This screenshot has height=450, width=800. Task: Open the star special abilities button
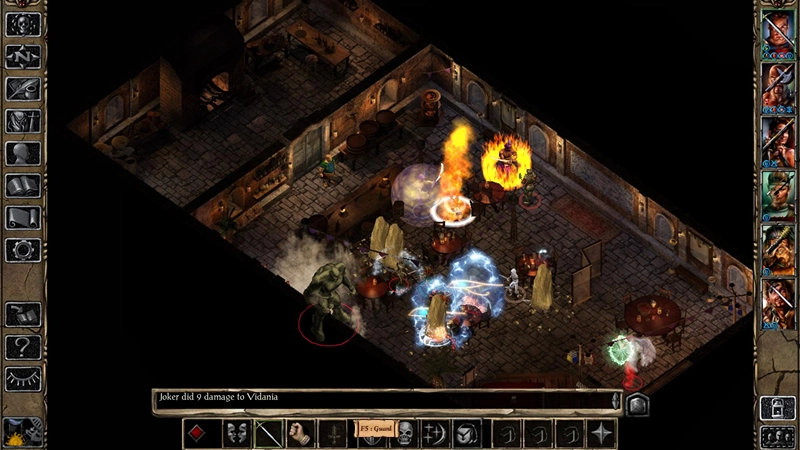(x=601, y=433)
